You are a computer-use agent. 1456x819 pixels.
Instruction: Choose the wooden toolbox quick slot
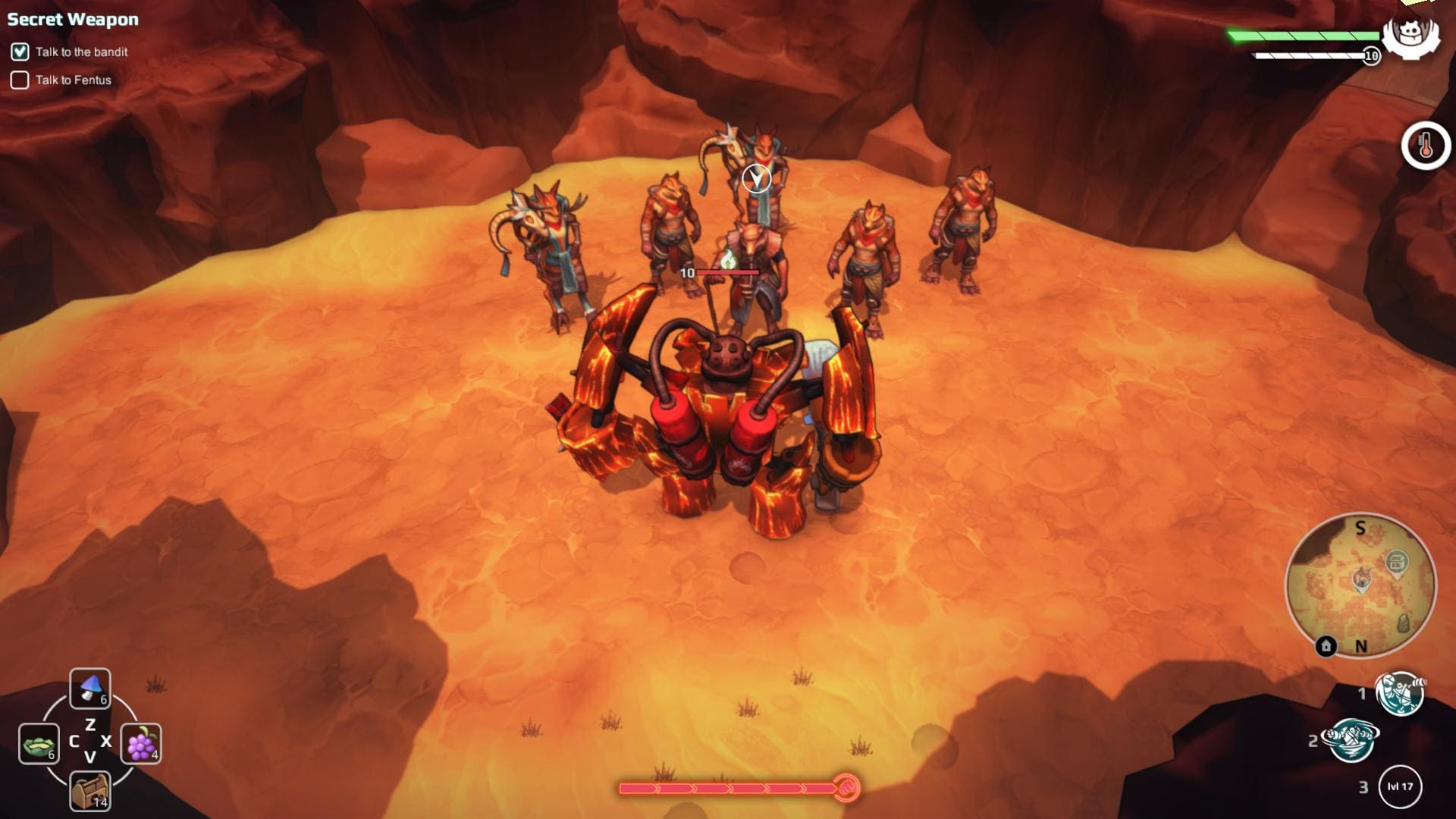tap(90, 792)
